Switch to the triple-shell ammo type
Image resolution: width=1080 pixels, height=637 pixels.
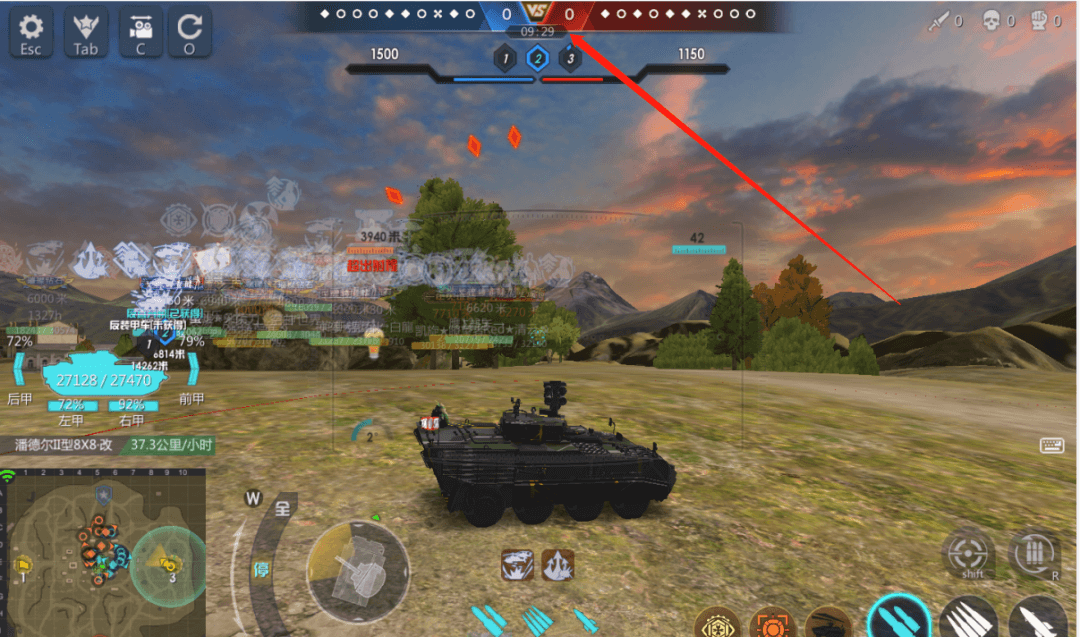coord(967,620)
